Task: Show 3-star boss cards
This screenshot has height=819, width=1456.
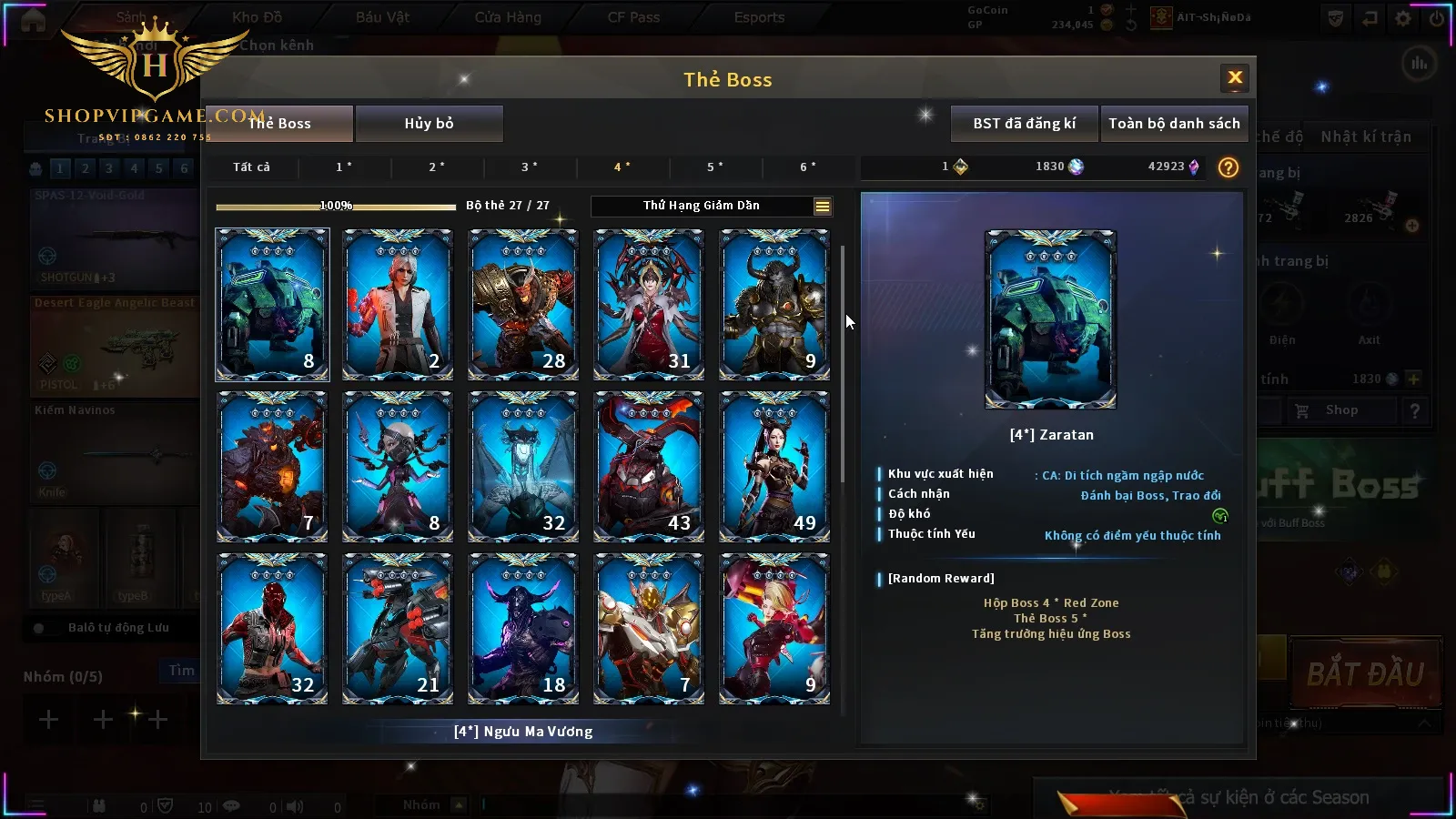Action: click(529, 167)
